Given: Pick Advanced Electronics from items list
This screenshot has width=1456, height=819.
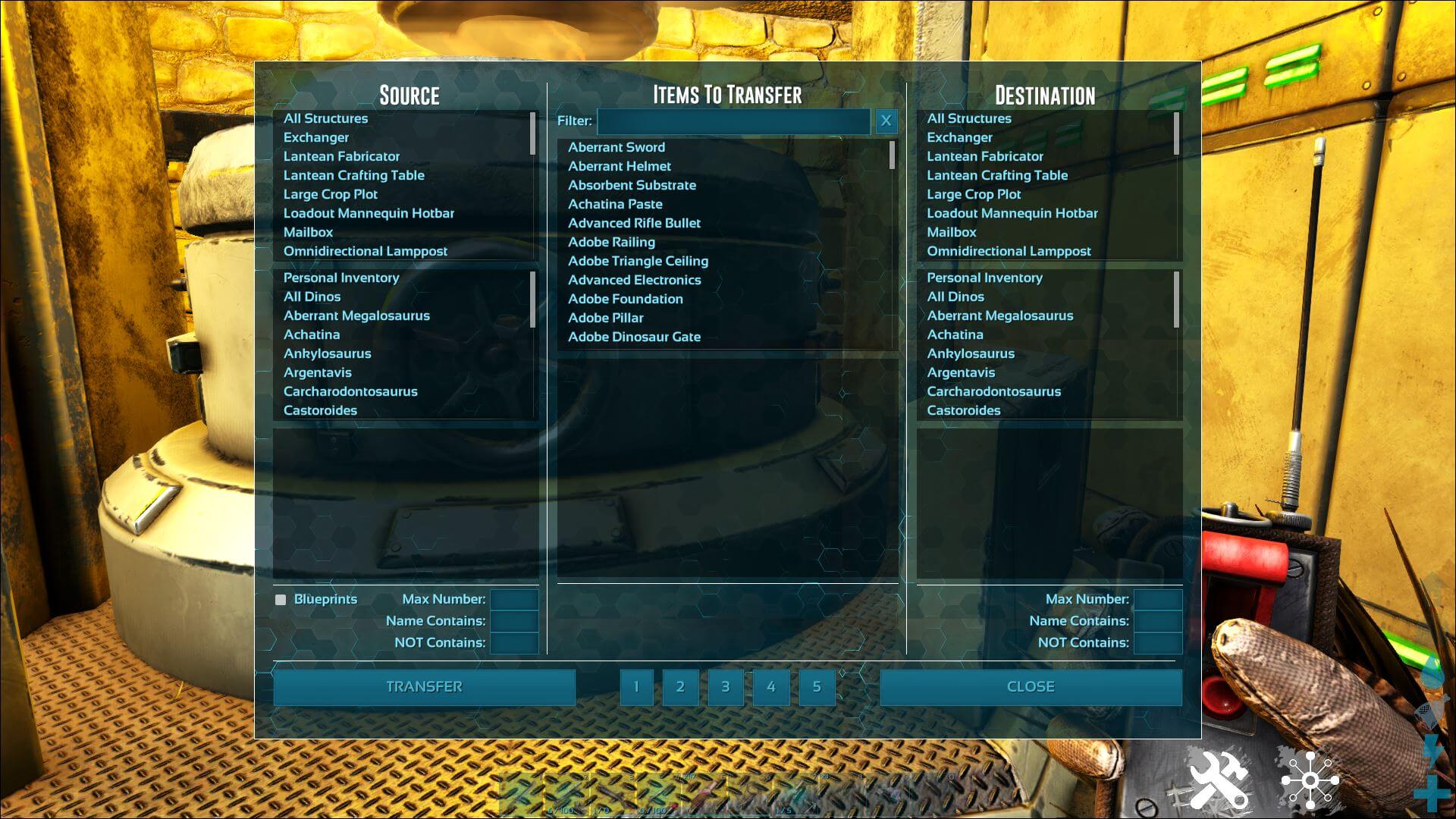Looking at the screenshot, I should pos(635,280).
